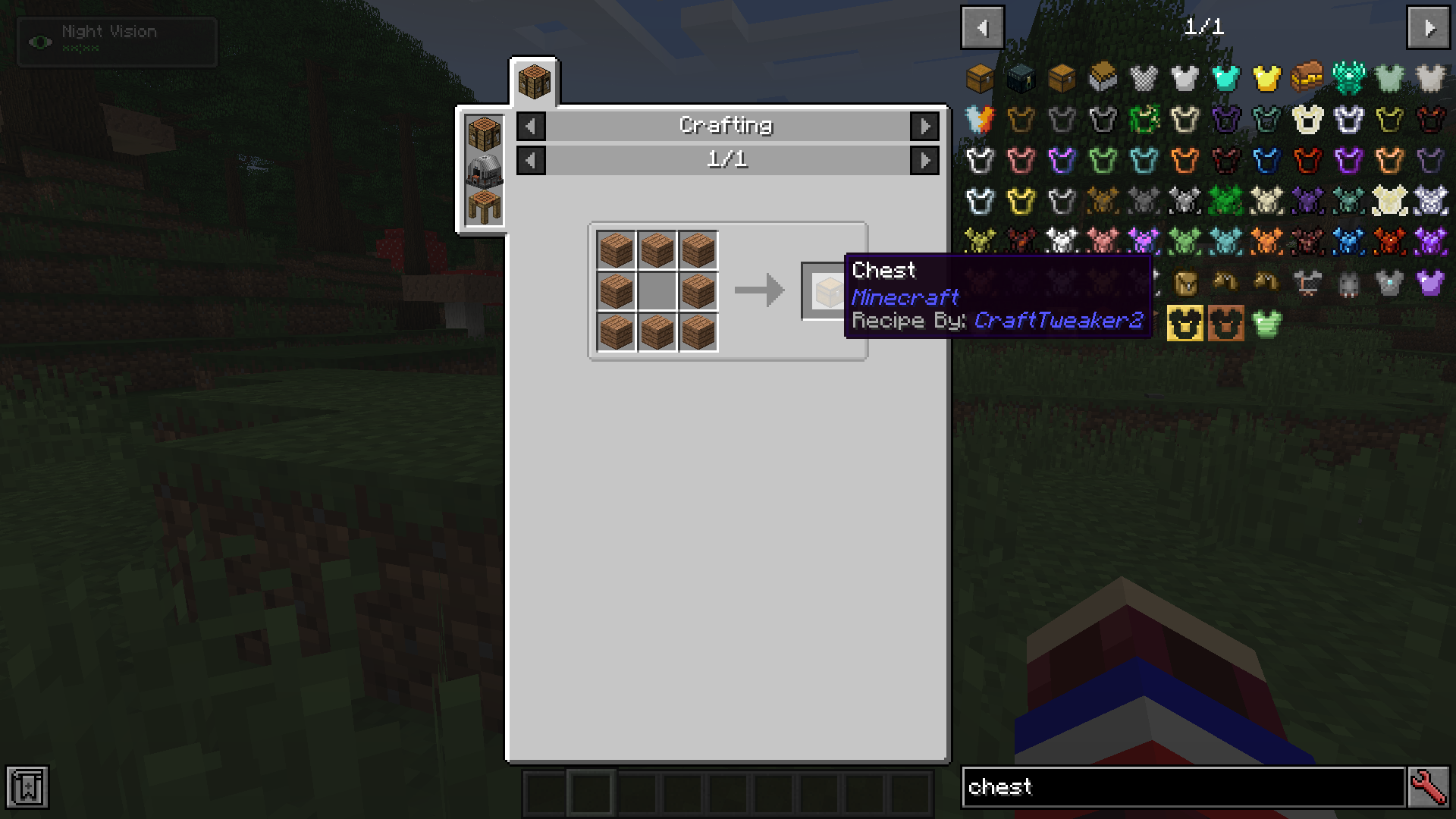Select the leather chestplate in the item list

click(x=1021, y=120)
